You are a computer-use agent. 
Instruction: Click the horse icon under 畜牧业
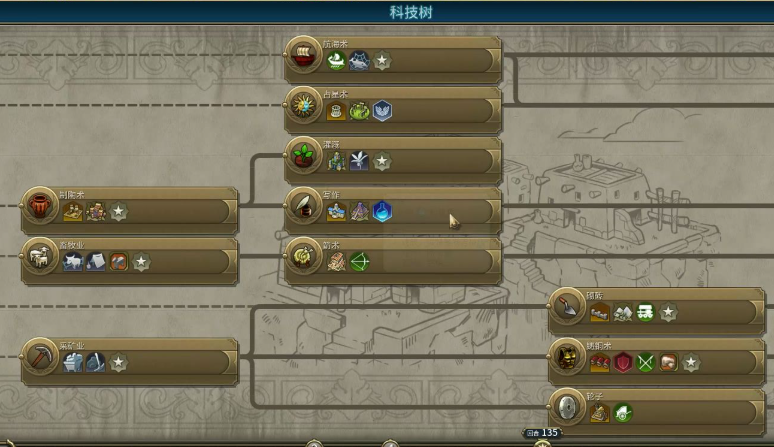tap(72, 262)
